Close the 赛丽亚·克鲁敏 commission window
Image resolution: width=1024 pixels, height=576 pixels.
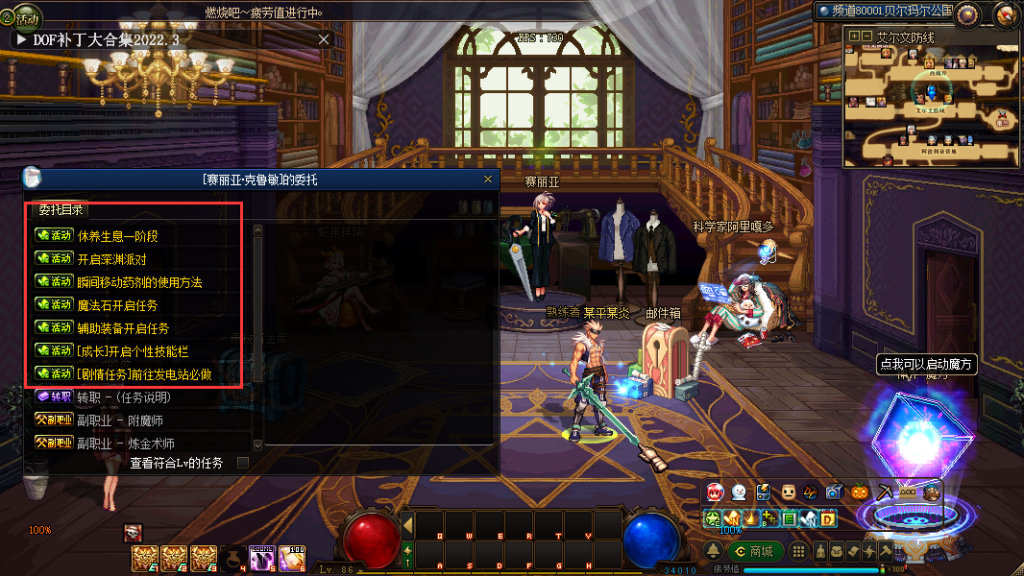pyautogui.click(x=488, y=180)
